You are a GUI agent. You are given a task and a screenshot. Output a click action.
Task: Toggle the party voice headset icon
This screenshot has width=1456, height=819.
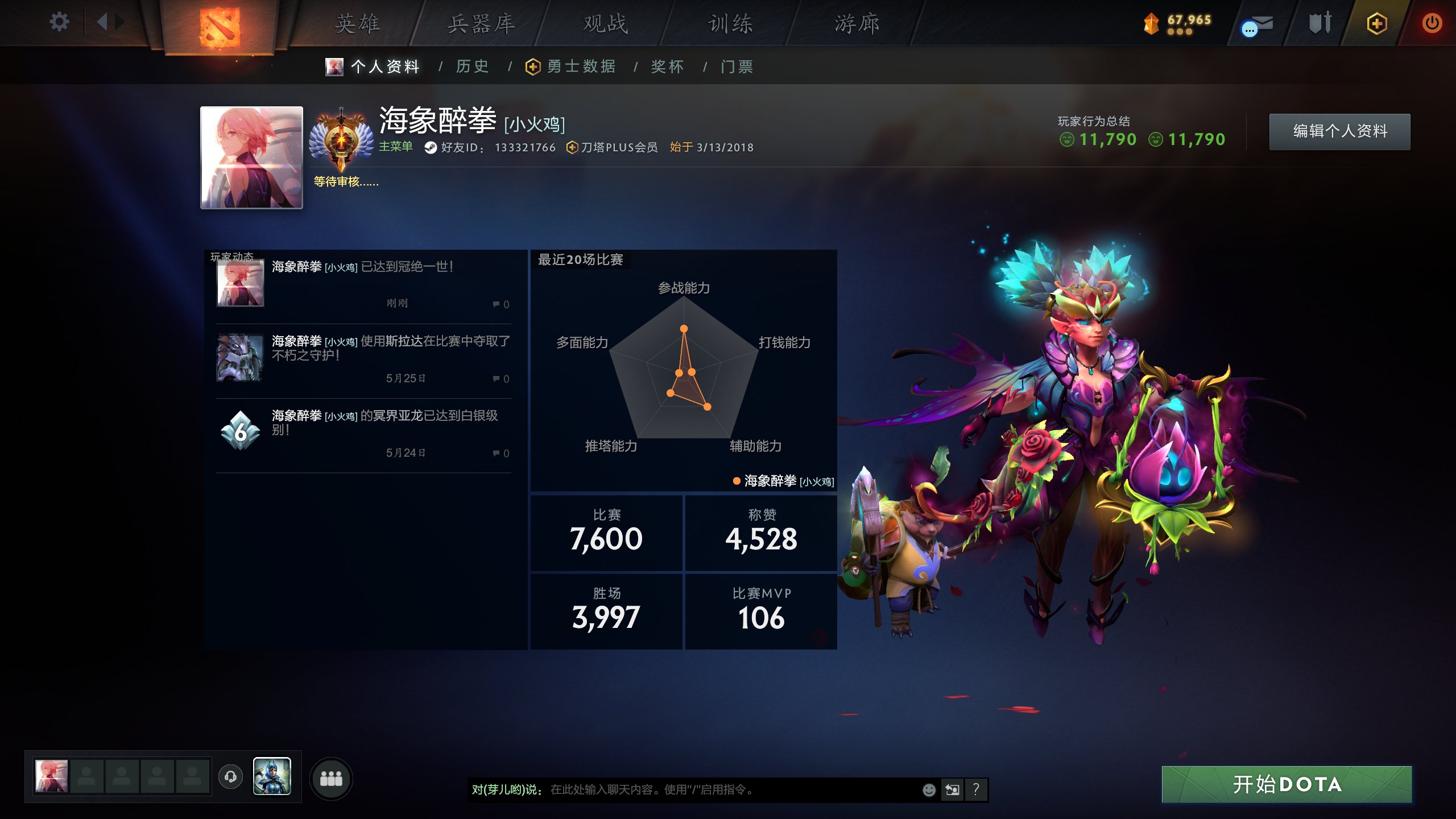(x=230, y=776)
